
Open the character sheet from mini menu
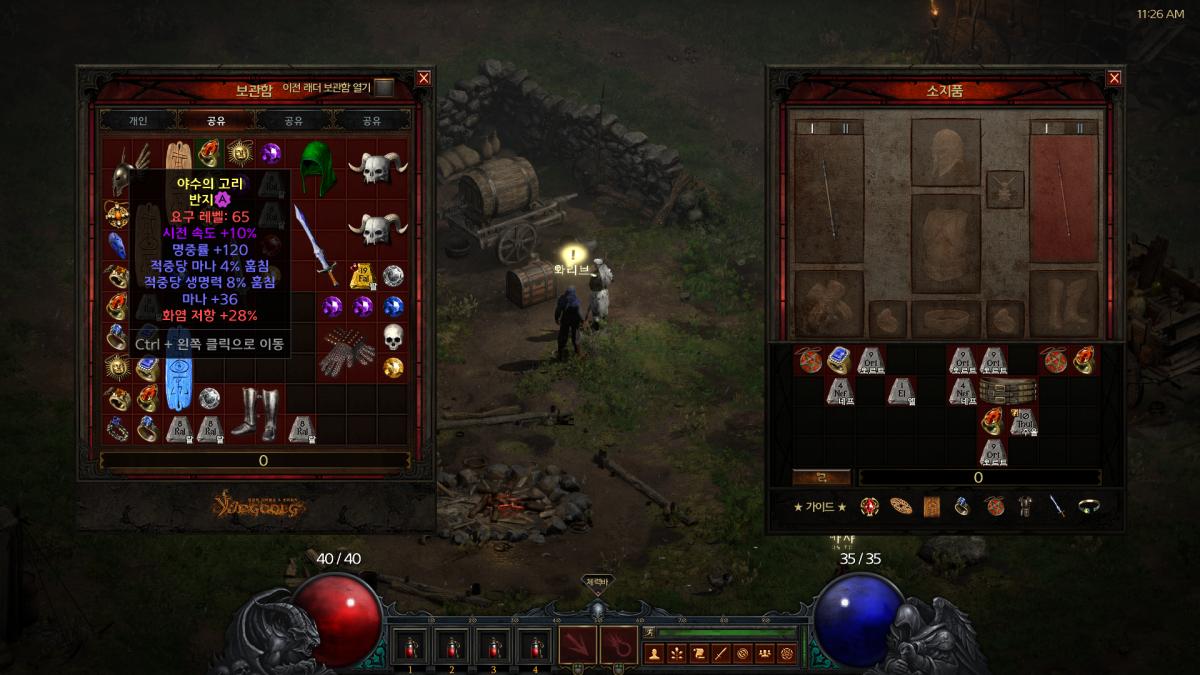pyautogui.click(x=655, y=654)
